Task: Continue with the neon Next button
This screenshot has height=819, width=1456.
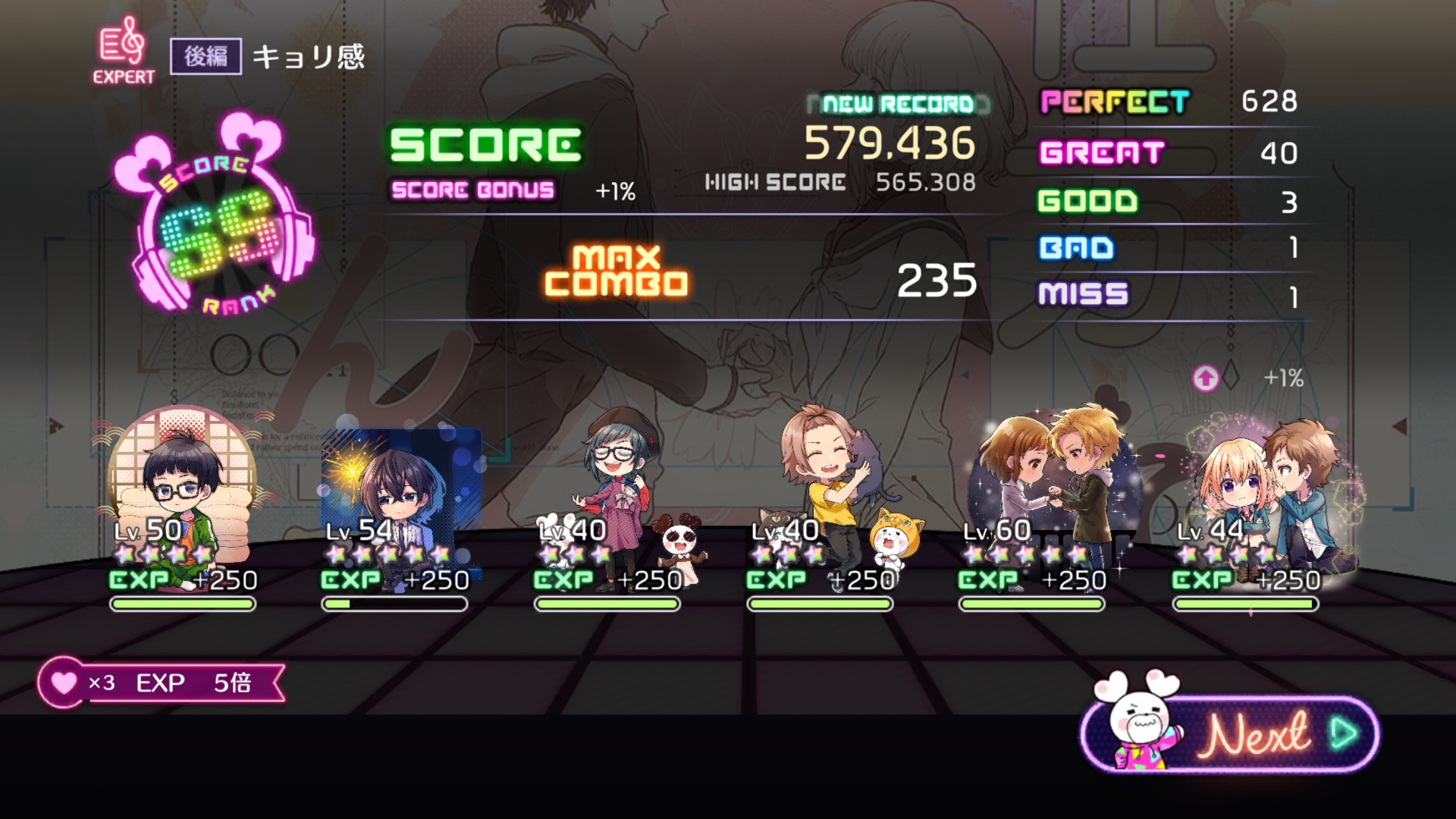Action: pyautogui.click(x=1259, y=734)
